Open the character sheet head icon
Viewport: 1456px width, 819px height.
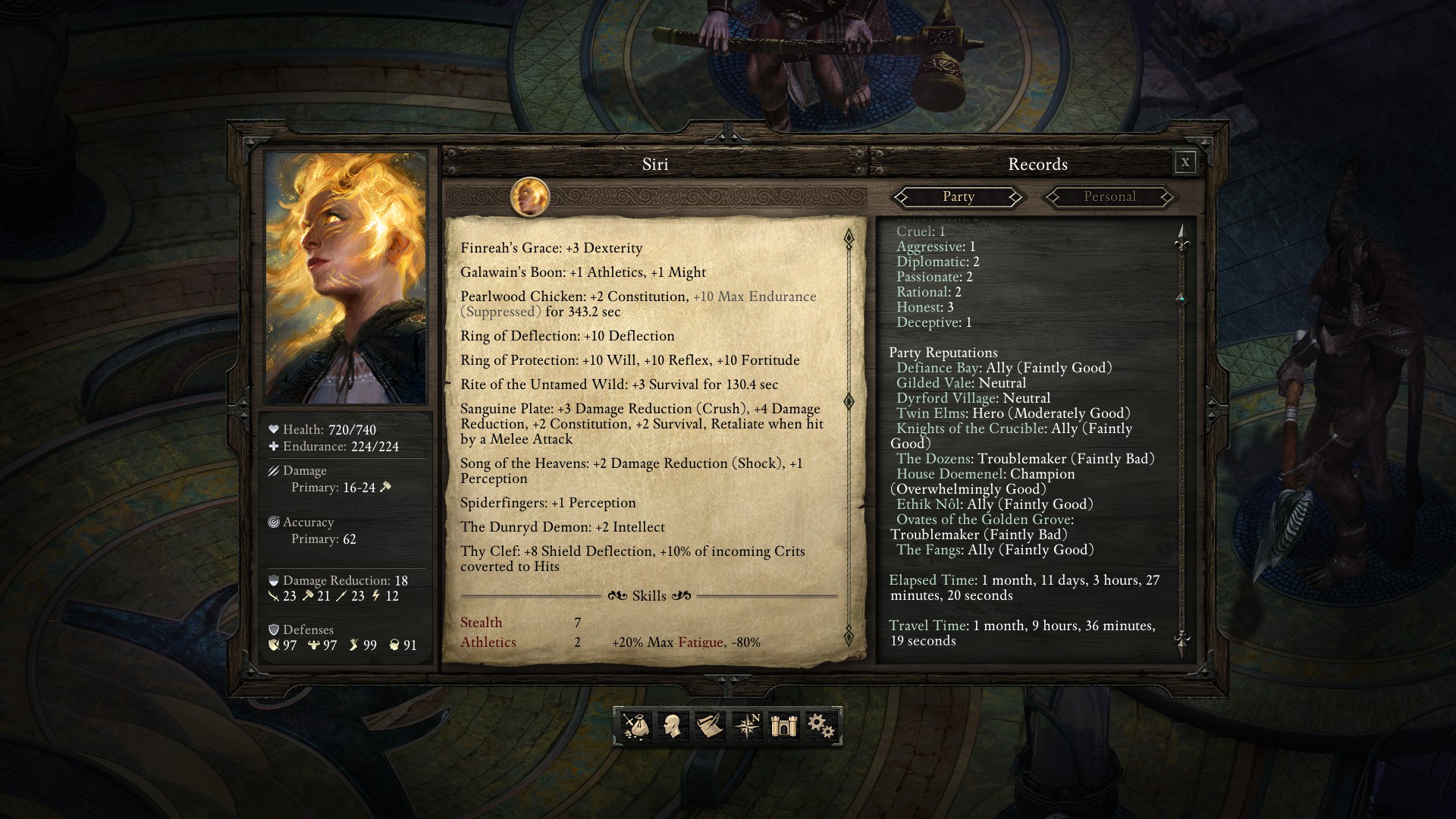tap(672, 726)
